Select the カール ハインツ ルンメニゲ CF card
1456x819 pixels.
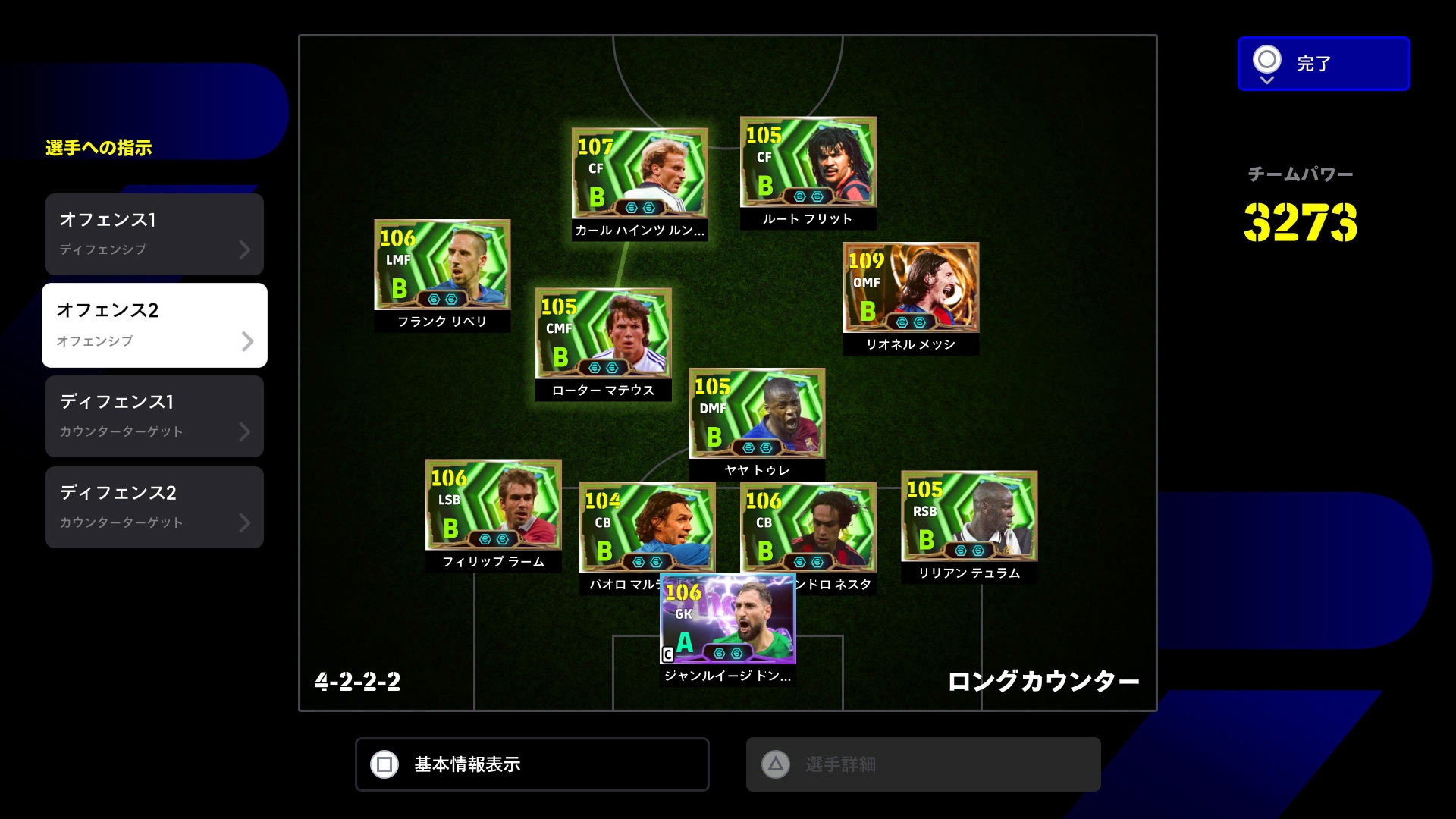point(639,174)
